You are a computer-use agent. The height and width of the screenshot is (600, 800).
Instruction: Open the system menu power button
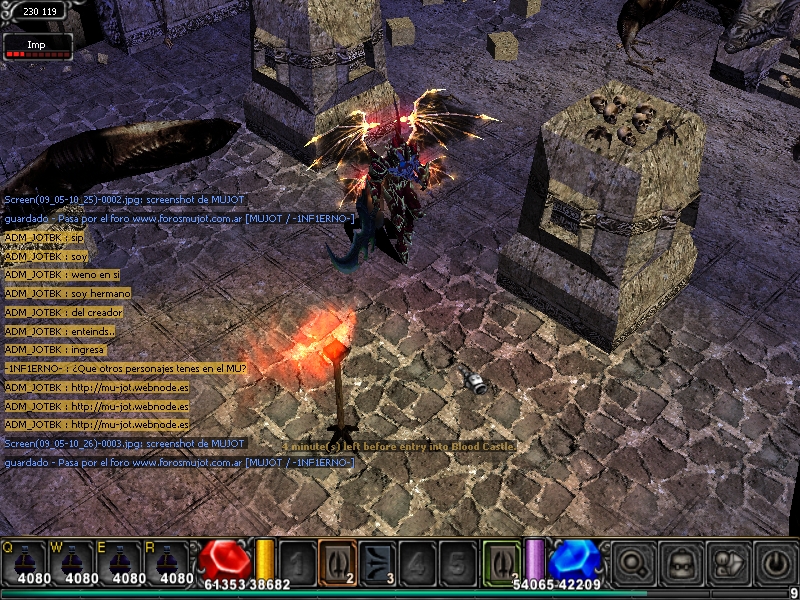pyautogui.click(x=774, y=562)
